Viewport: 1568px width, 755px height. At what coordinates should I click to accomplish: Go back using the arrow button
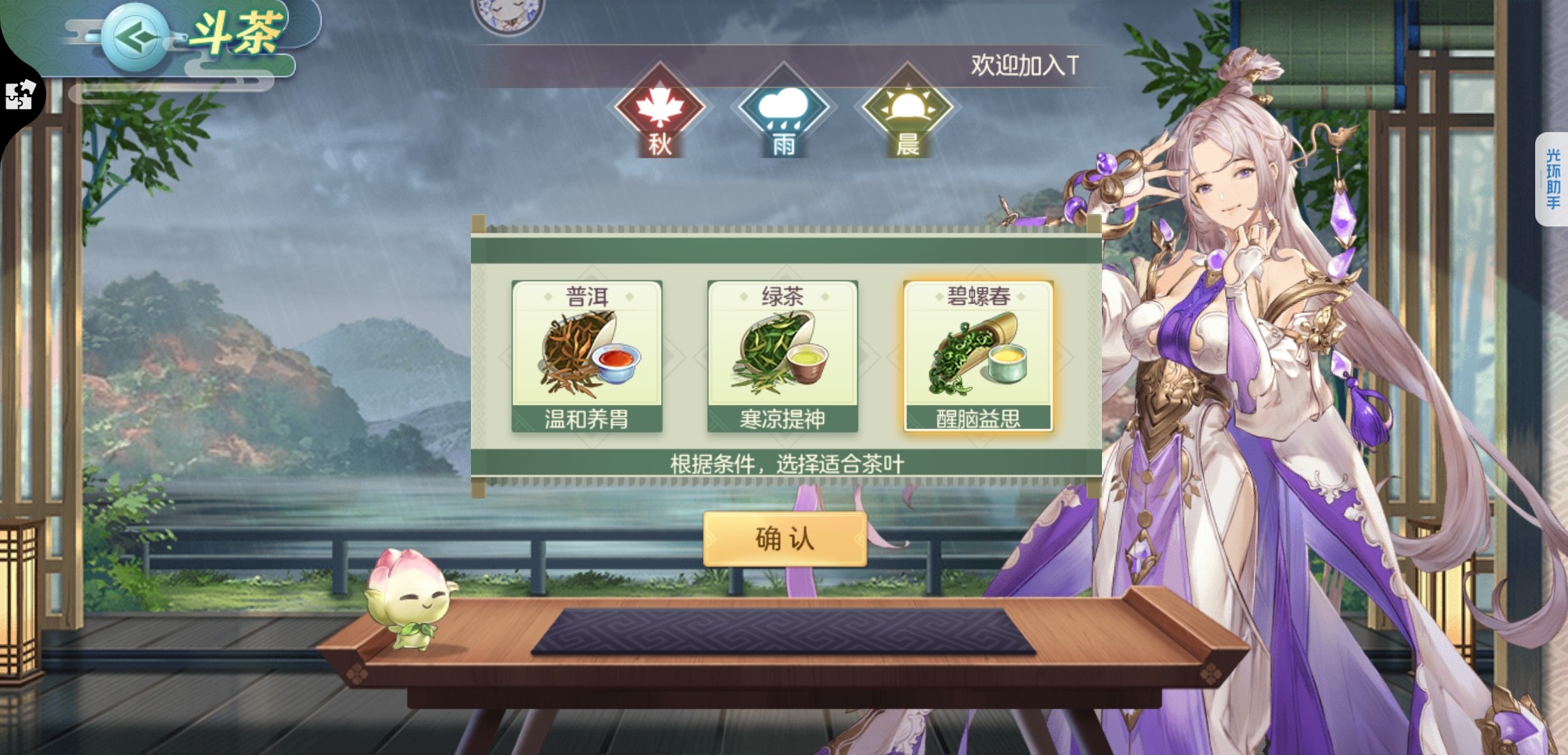pos(134,37)
